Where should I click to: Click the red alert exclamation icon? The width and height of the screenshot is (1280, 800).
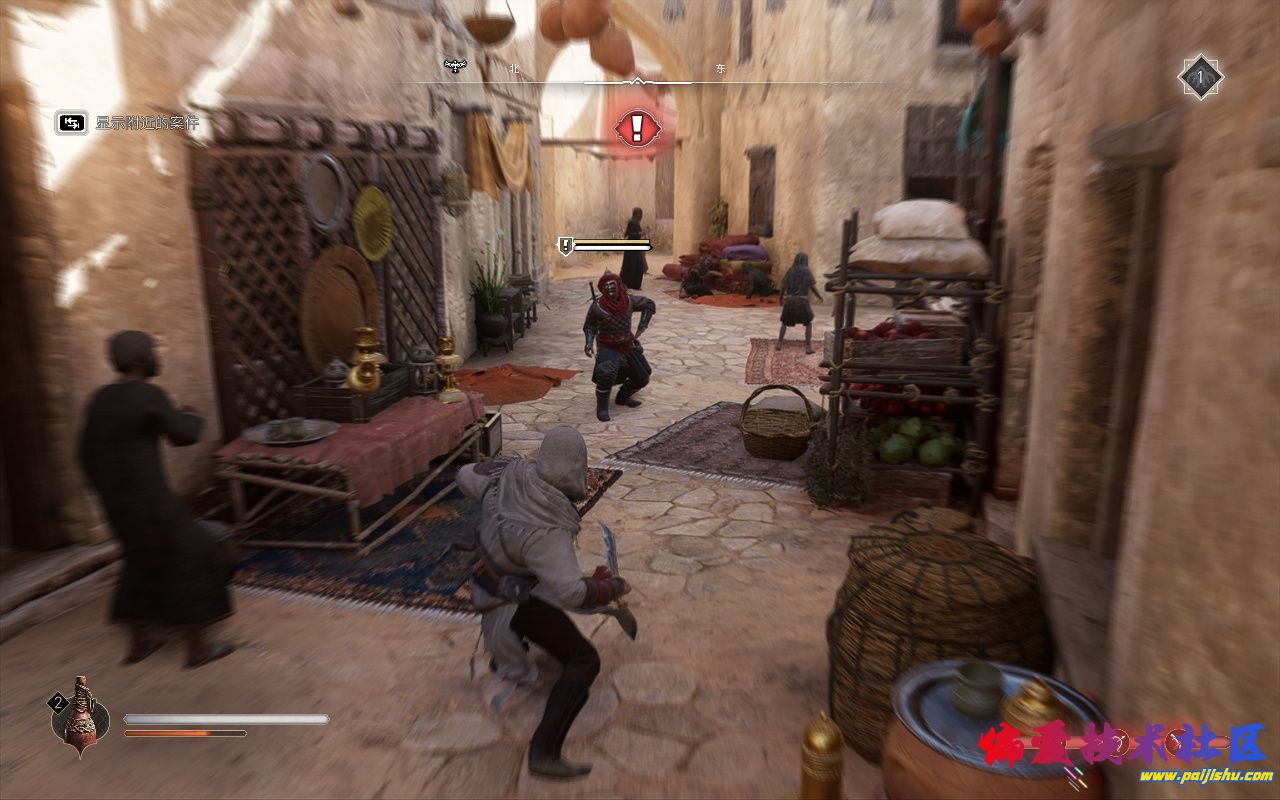[x=635, y=127]
